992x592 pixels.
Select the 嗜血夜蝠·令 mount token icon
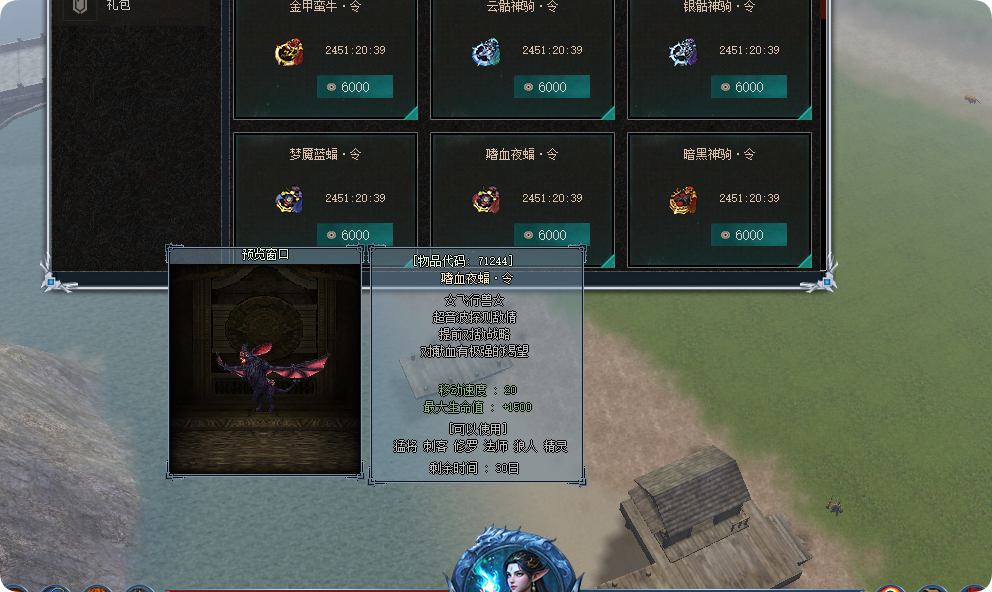tap(486, 200)
